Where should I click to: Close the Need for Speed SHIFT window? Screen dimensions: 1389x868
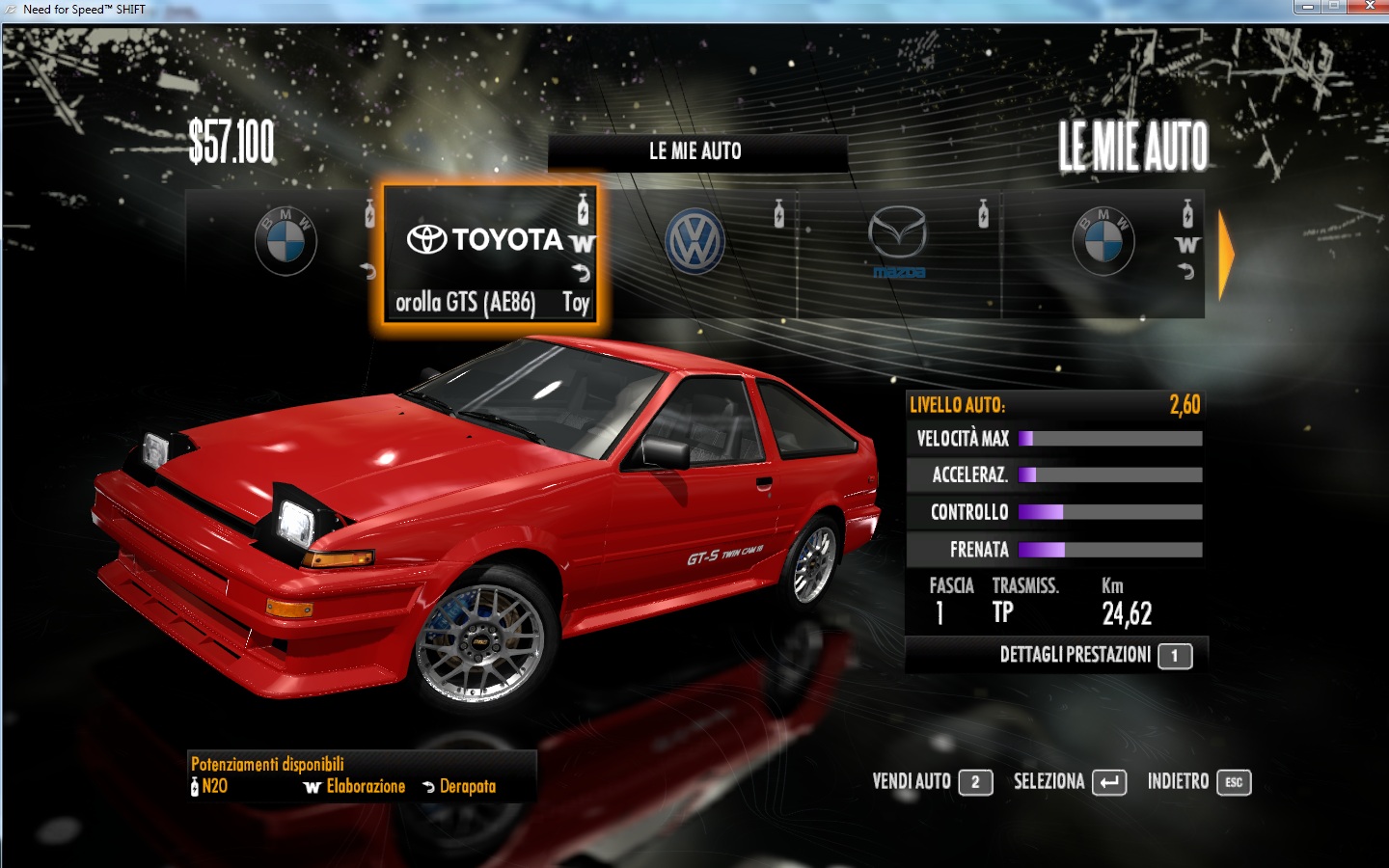(x=1369, y=7)
